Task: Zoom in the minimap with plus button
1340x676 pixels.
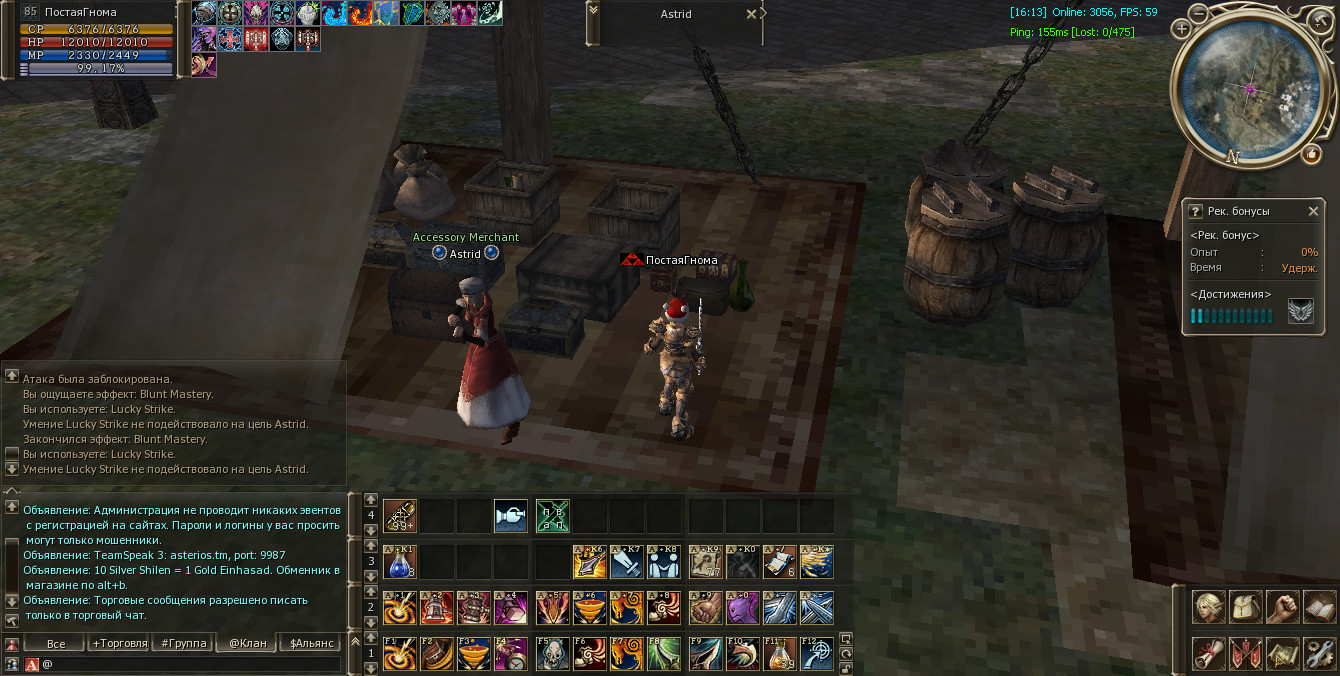Action: pyautogui.click(x=1182, y=29)
